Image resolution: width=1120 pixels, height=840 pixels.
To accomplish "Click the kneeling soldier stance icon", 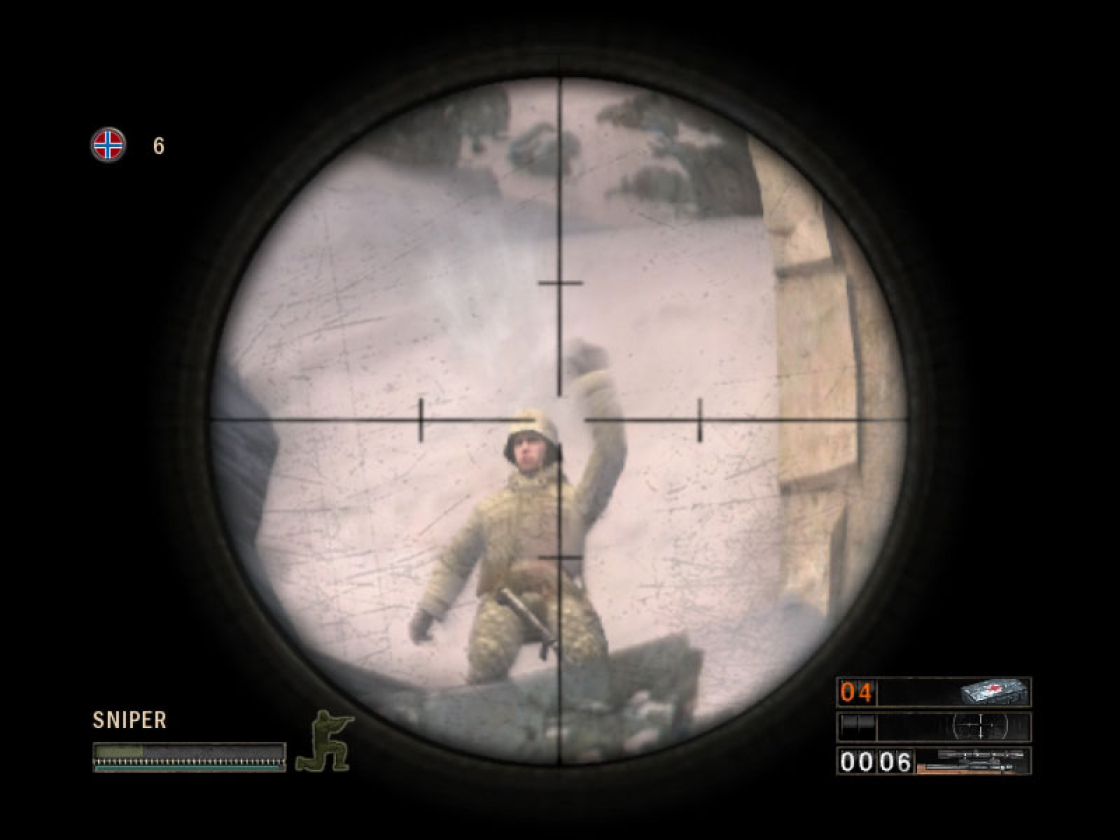I will pyautogui.click(x=324, y=741).
